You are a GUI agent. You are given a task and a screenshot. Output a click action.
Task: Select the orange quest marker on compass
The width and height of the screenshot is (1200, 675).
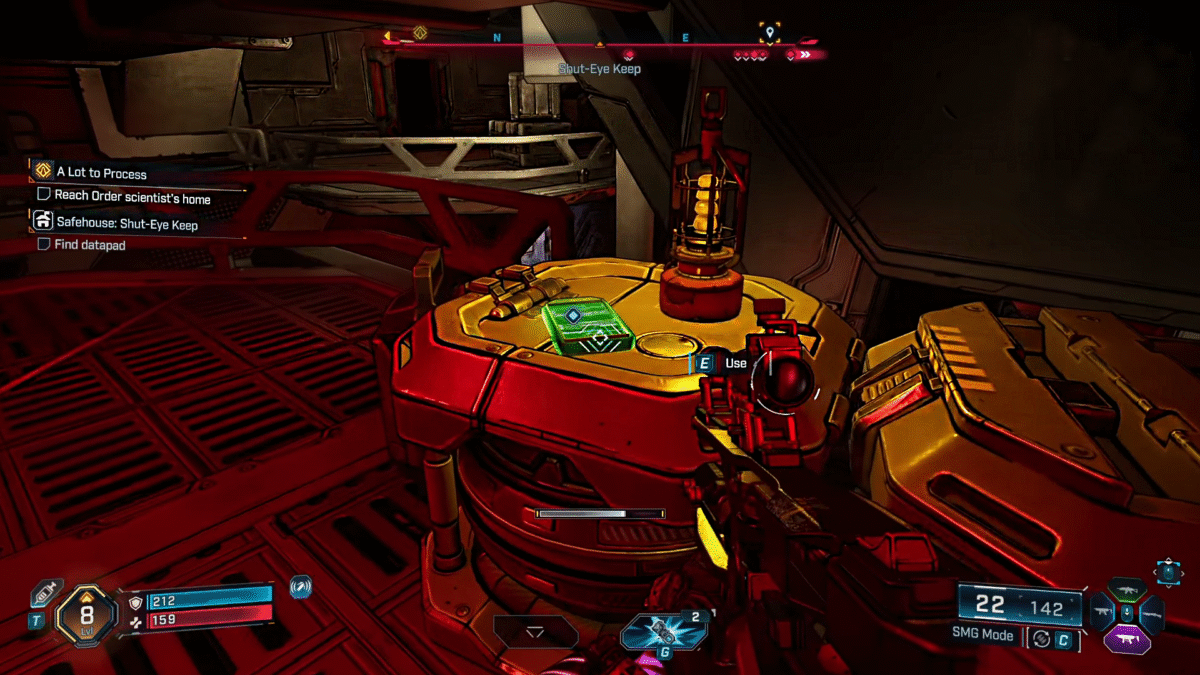pos(420,32)
